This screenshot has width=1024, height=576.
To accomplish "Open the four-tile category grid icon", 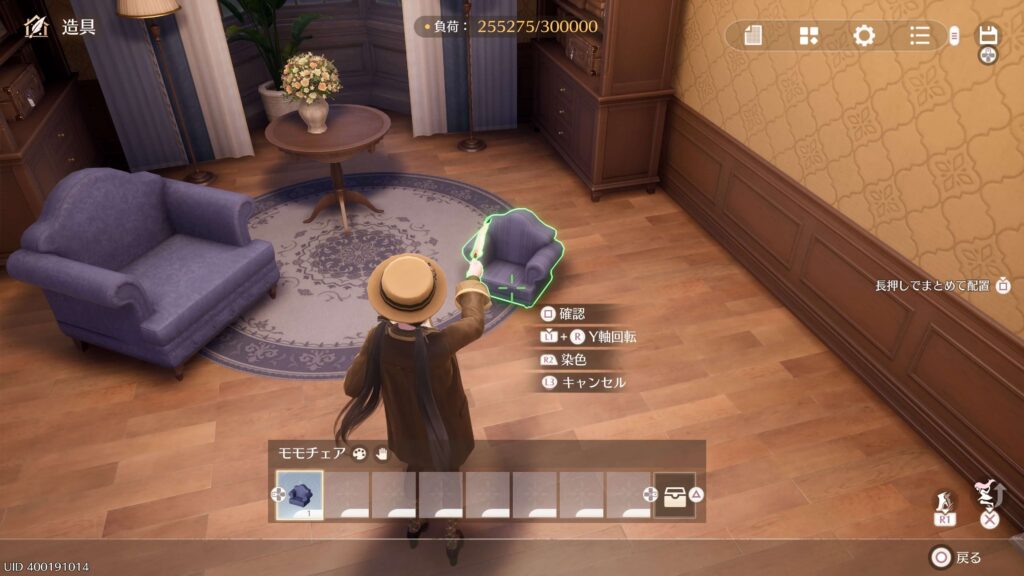I will (x=809, y=36).
